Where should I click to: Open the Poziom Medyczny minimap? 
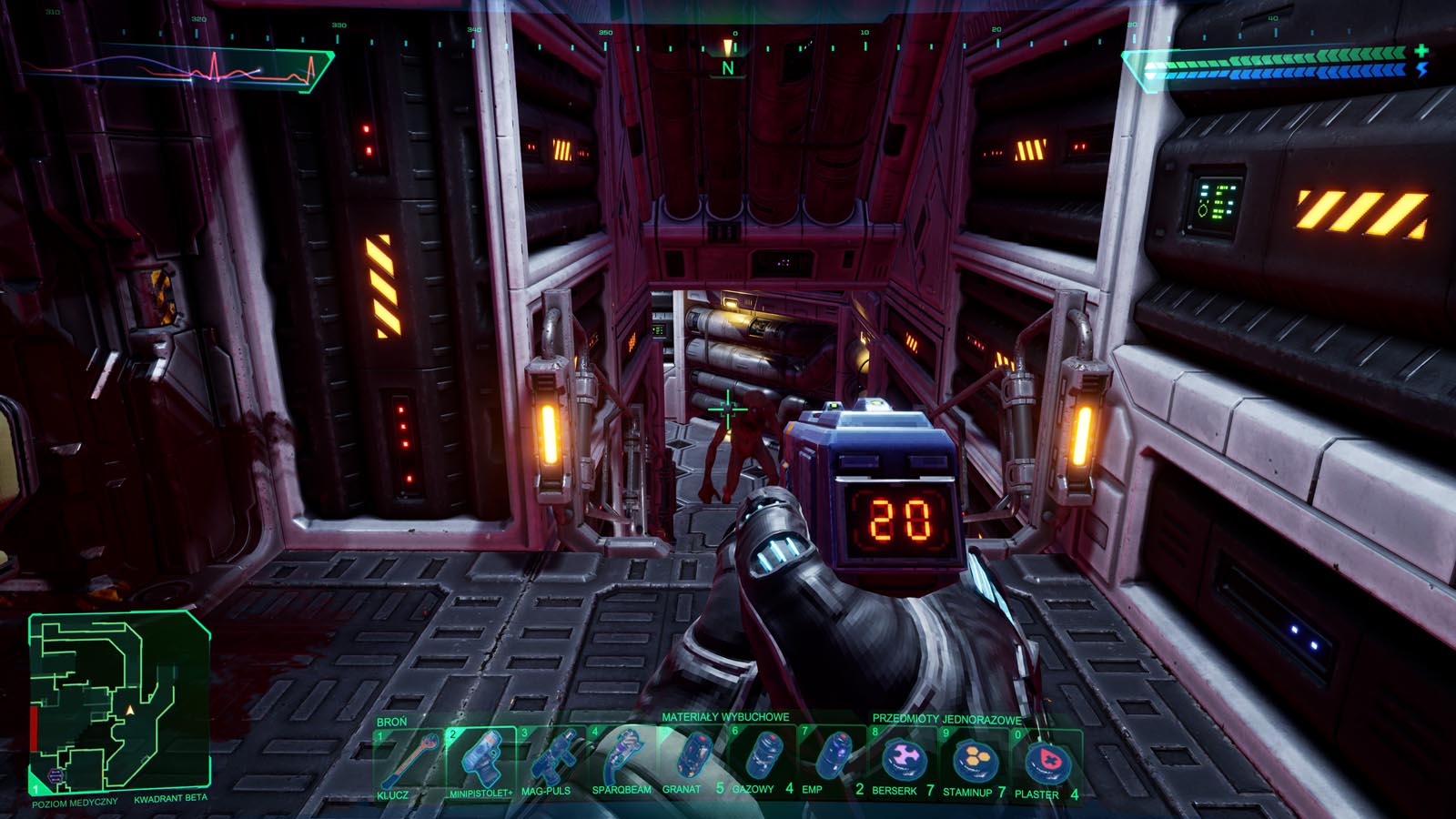118,701
